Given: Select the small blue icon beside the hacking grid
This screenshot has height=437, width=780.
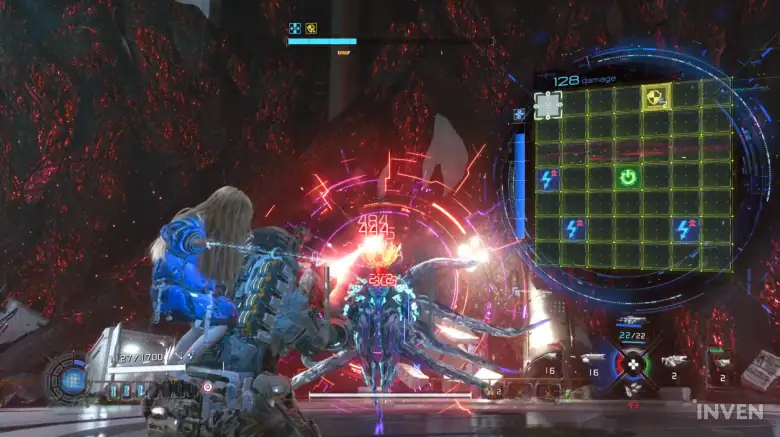Looking at the screenshot, I should [x=519, y=115].
